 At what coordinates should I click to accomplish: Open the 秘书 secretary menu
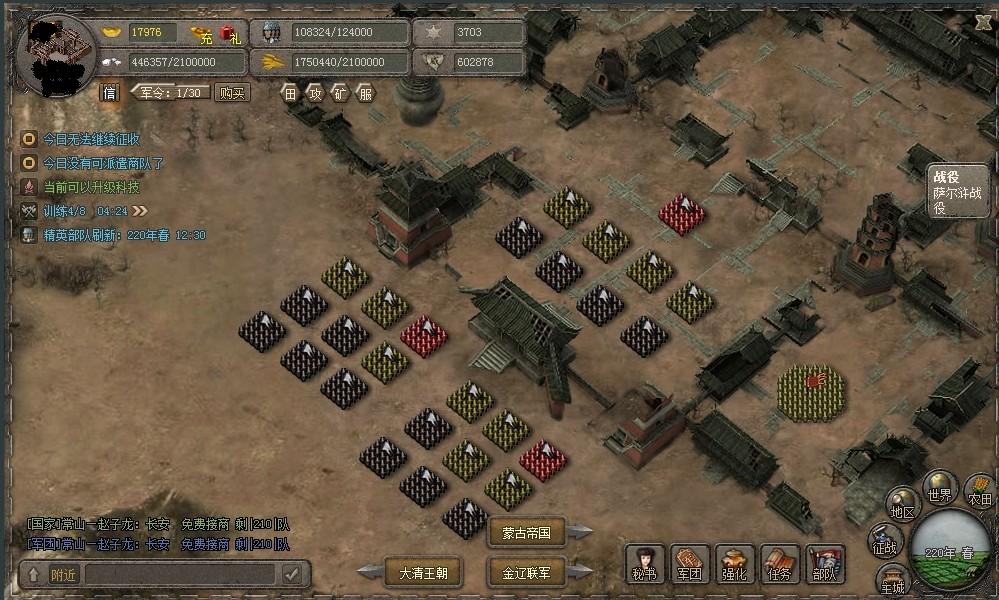(645, 565)
